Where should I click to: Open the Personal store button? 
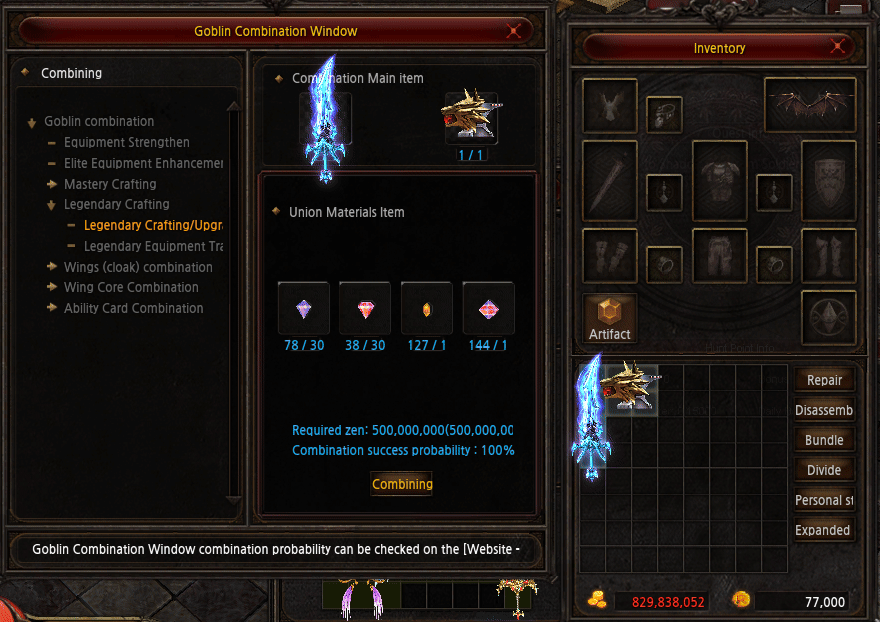point(824,500)
